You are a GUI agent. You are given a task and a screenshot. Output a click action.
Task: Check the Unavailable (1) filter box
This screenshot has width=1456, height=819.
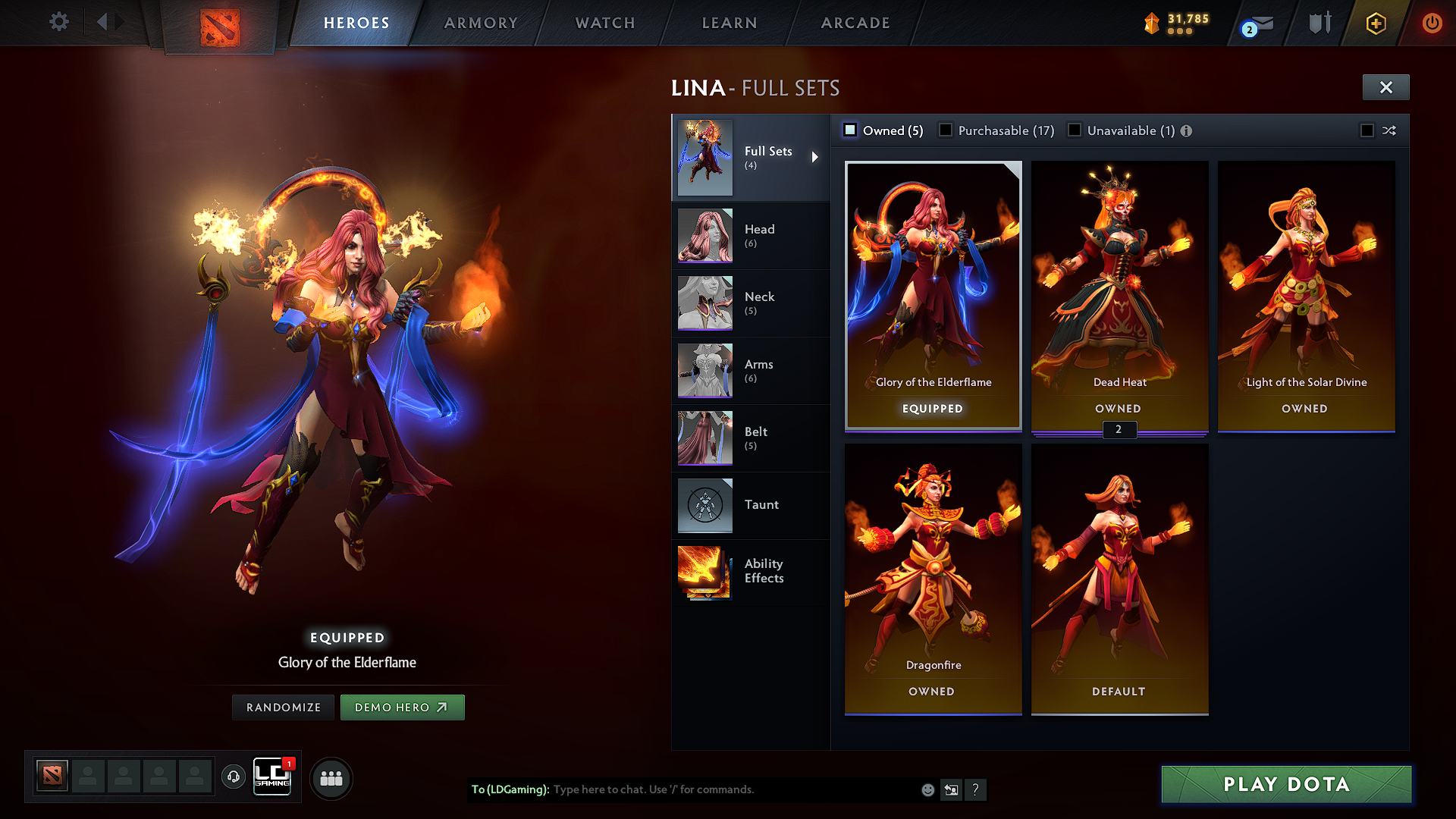click(x=1075, y=130)
